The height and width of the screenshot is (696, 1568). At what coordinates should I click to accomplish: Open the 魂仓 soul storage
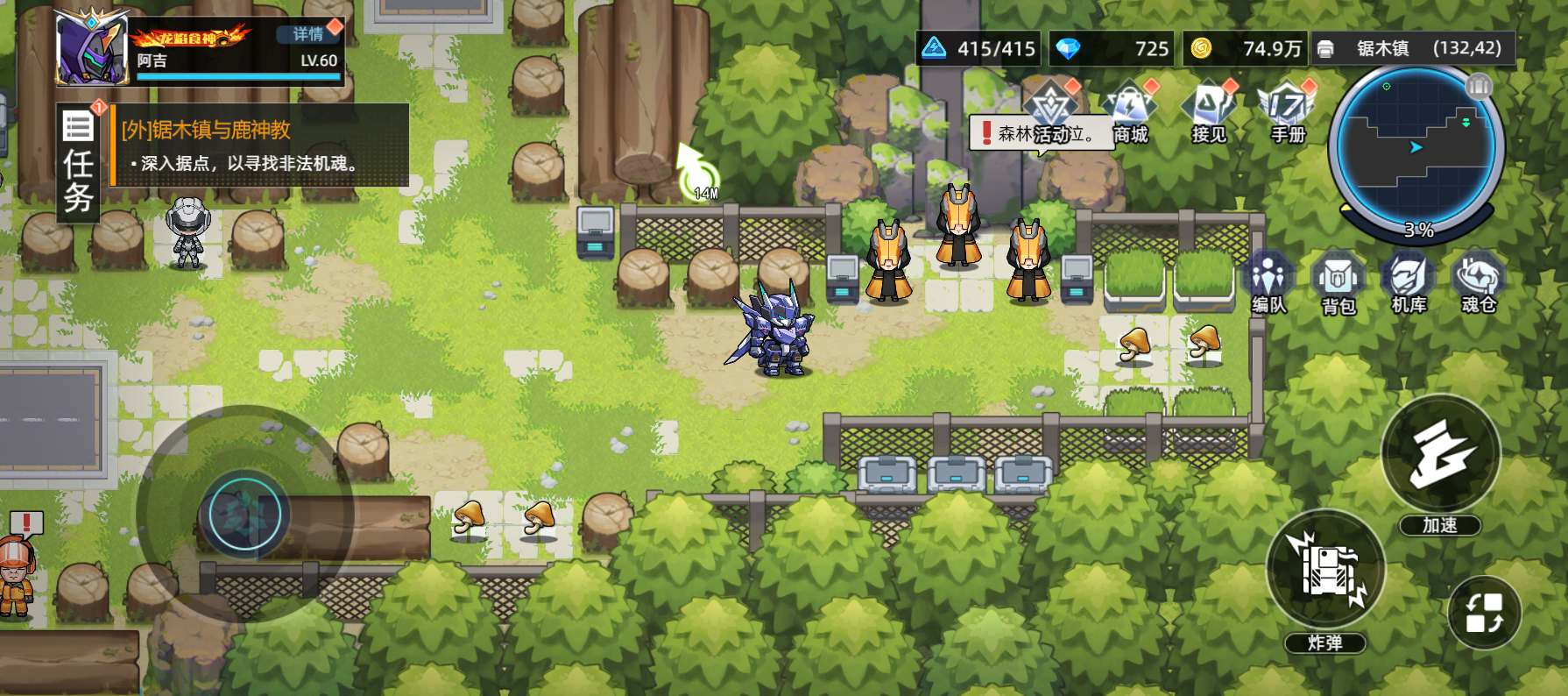(x=1479, y=282)
